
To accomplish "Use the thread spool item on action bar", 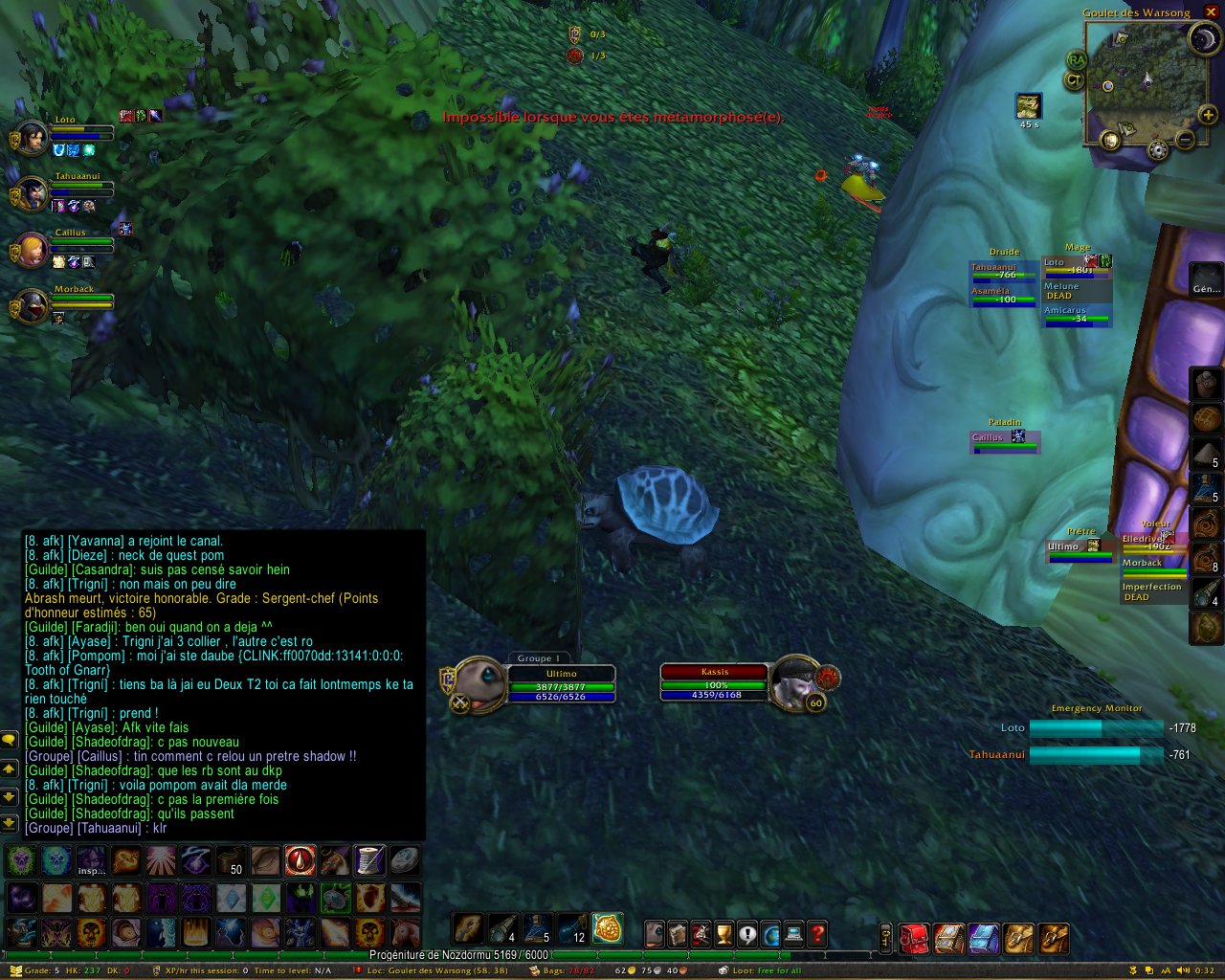I will pyautogui.click(x=369, y=860).
